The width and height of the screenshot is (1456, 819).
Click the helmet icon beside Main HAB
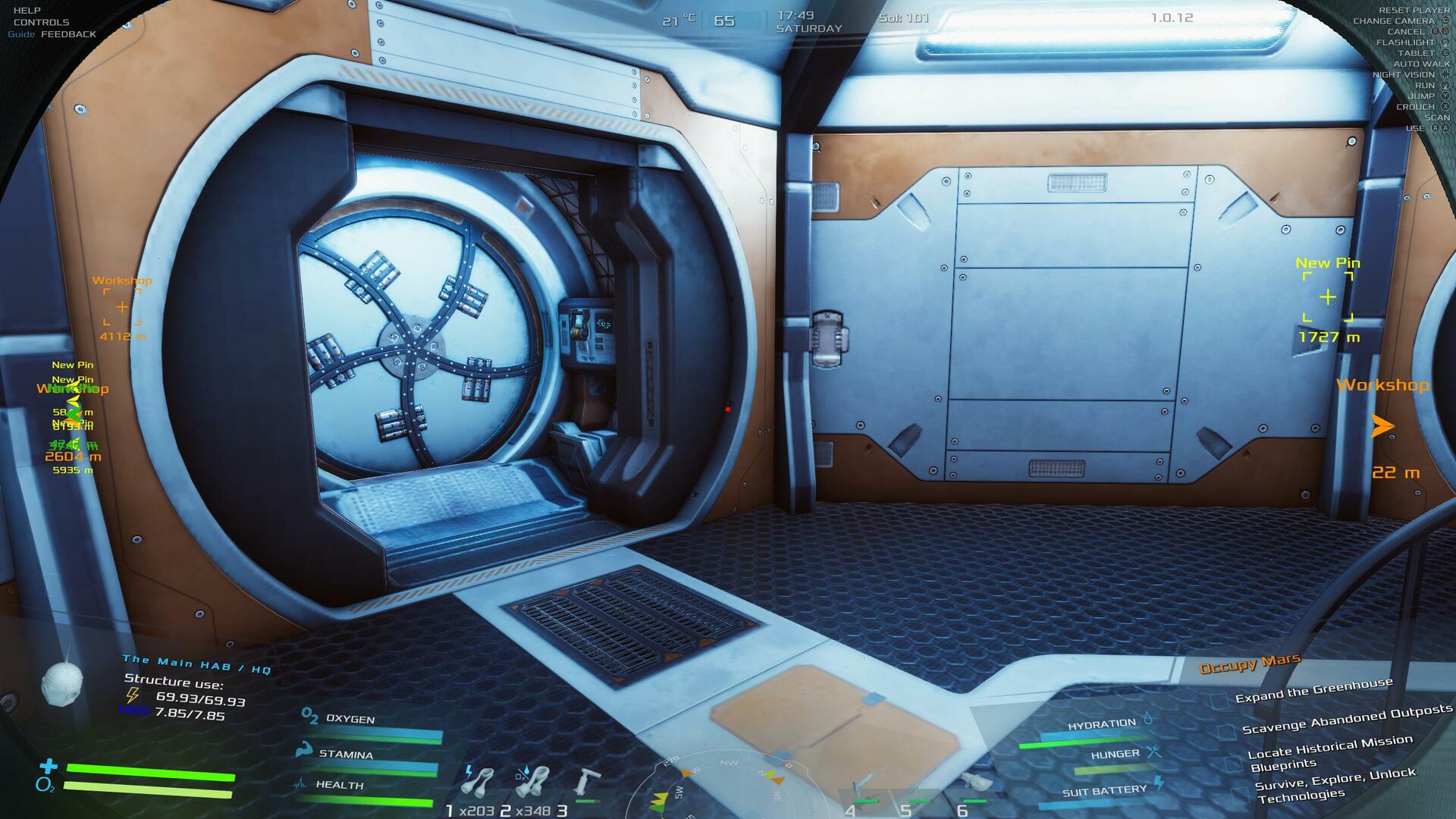61,684
